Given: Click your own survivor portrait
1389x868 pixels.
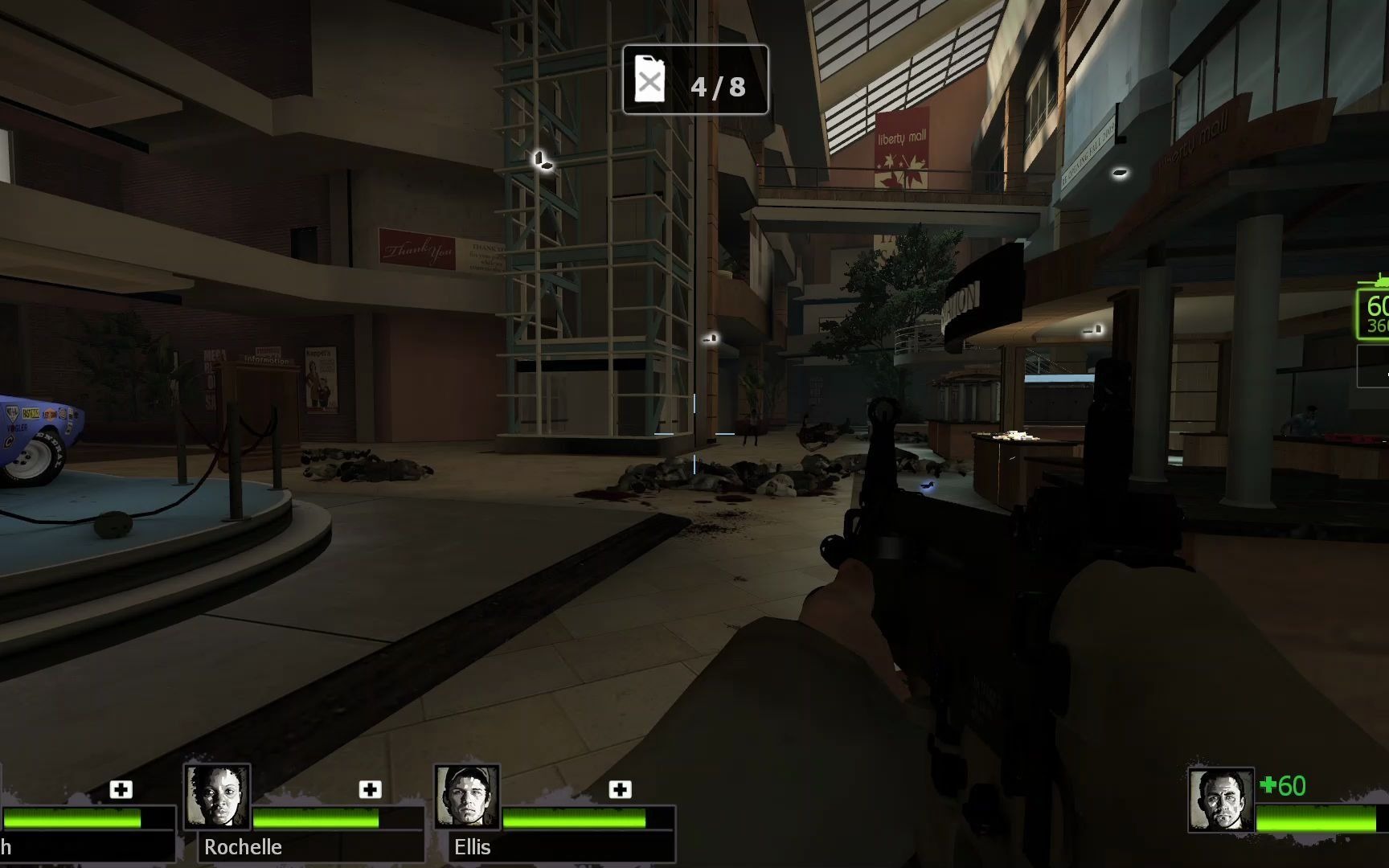Looking at the screenshot, I should click(x=1220, y=800).
